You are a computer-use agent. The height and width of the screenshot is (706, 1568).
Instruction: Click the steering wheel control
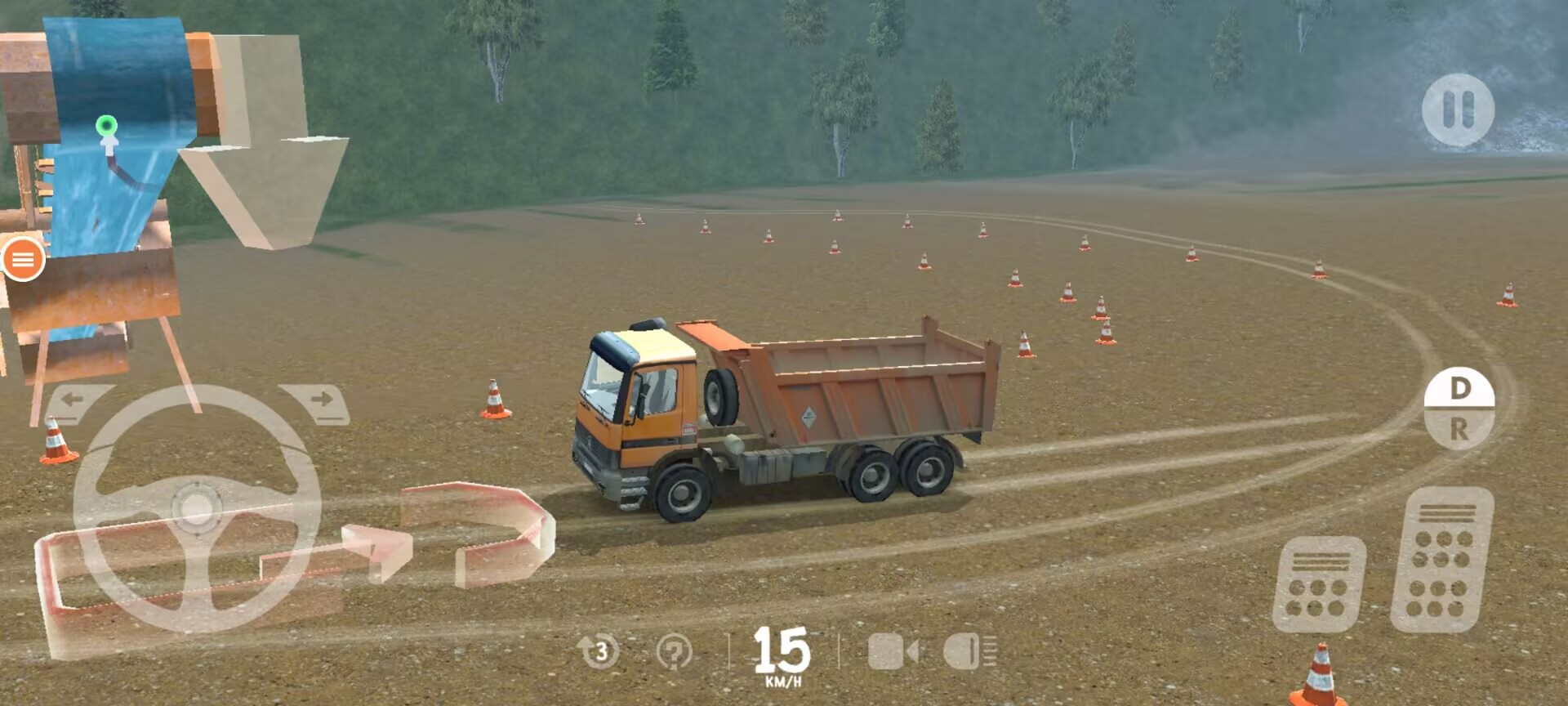[x=196, y=507]
